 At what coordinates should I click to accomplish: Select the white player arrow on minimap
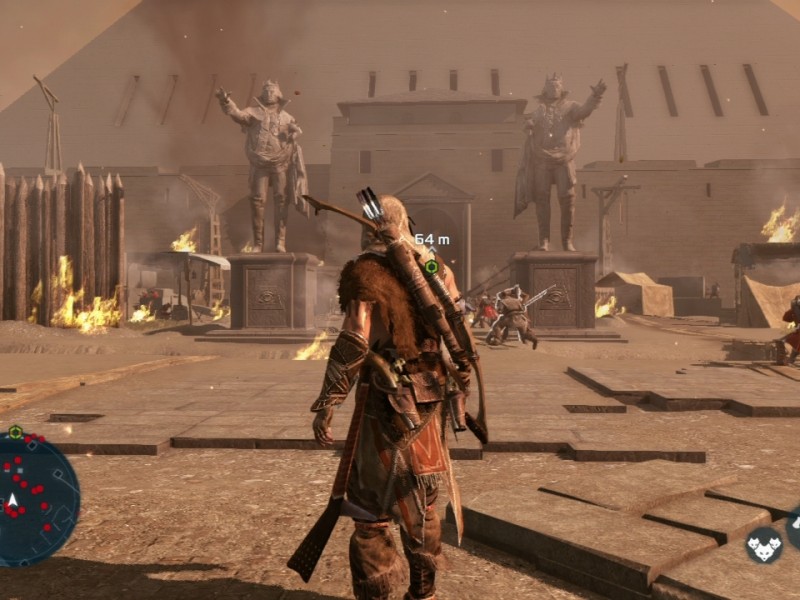[x=13, y=499]
